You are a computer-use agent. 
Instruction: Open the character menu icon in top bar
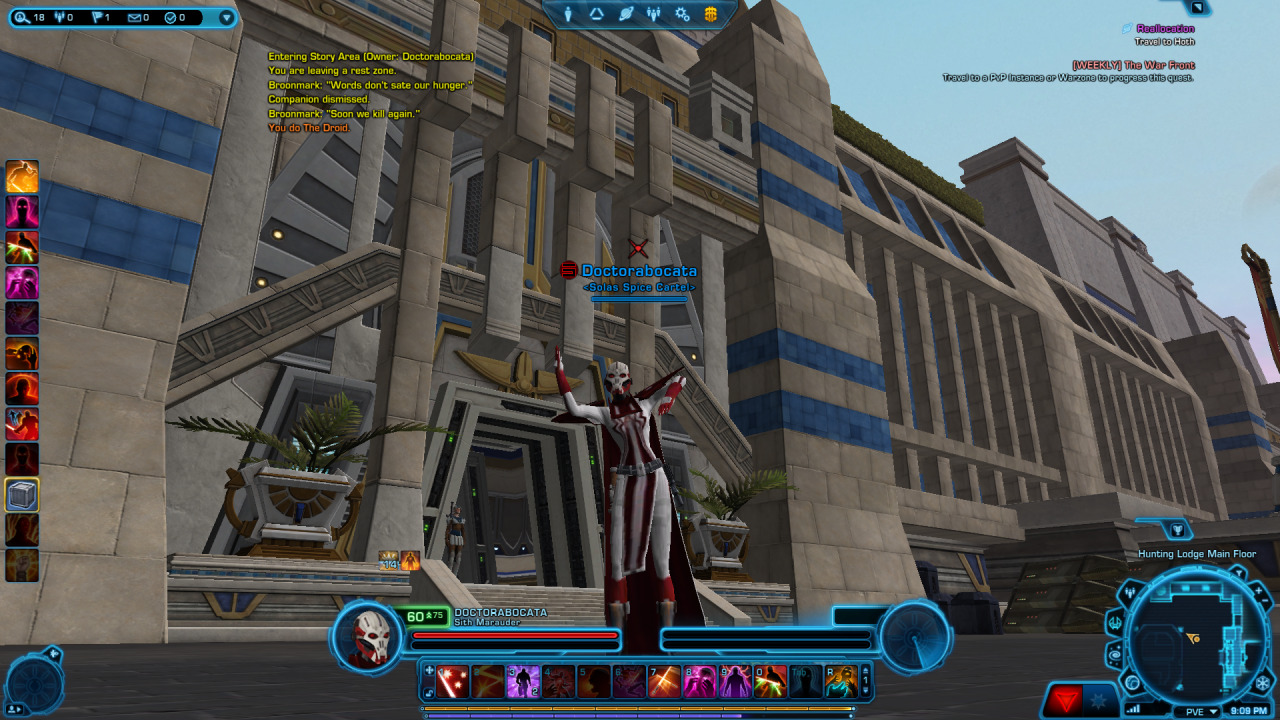[568, 14]
